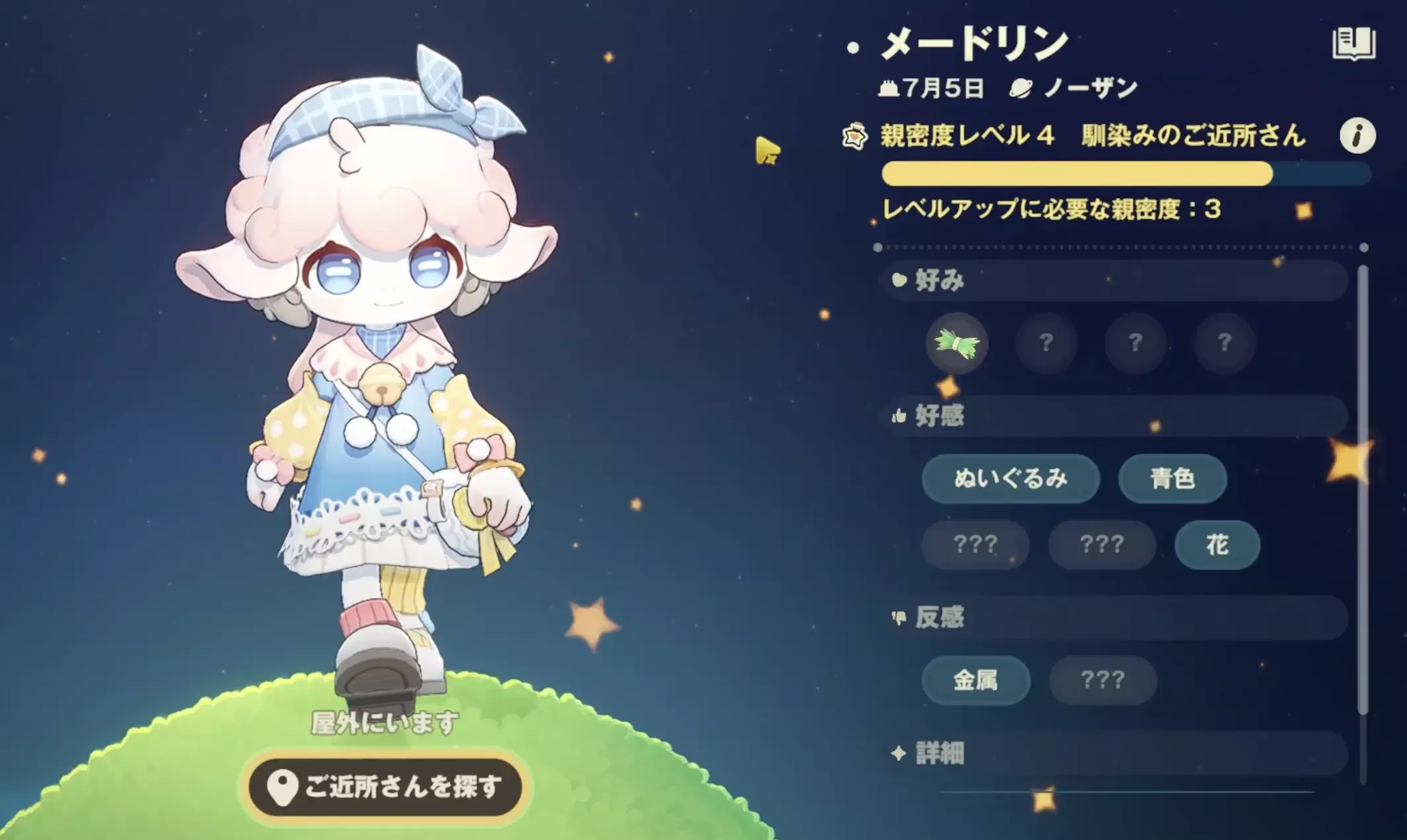Click the planet icon next to ノーザン
The height and width of the screenshot is (840, 1407).
1021,85
